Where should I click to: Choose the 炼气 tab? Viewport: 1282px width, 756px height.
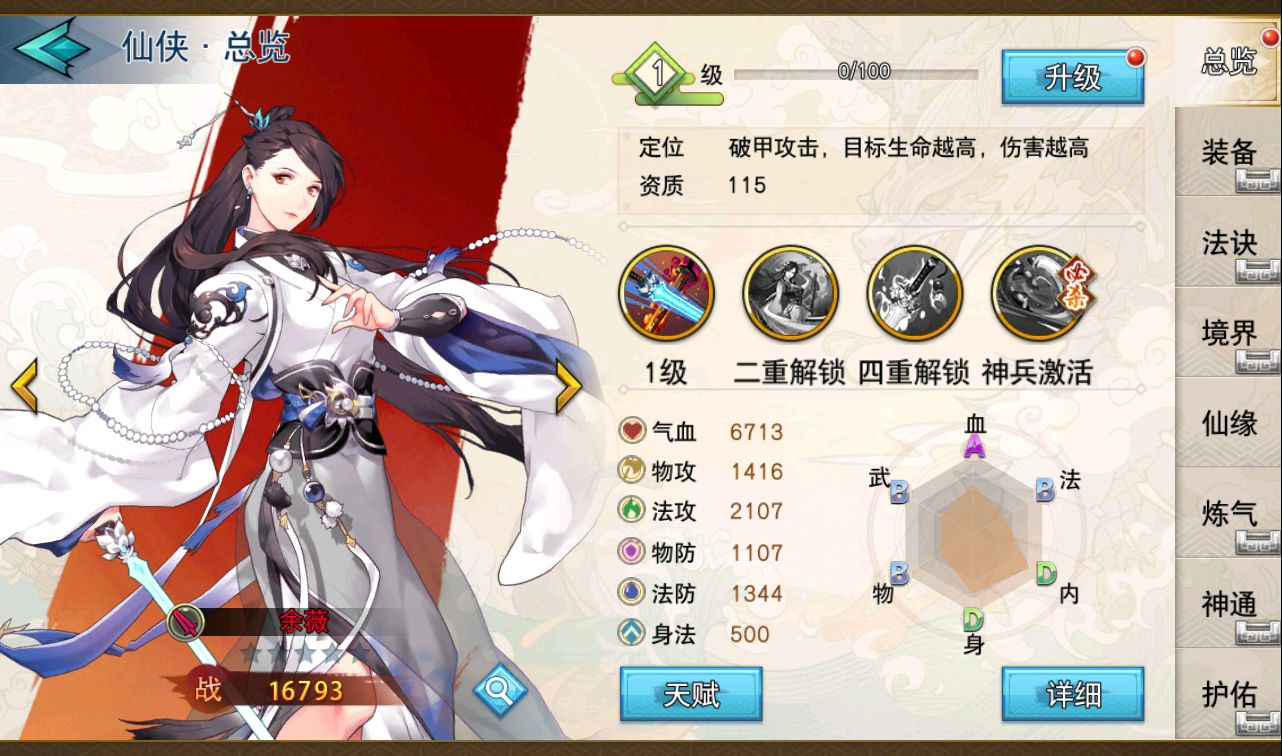(1228, 513)
